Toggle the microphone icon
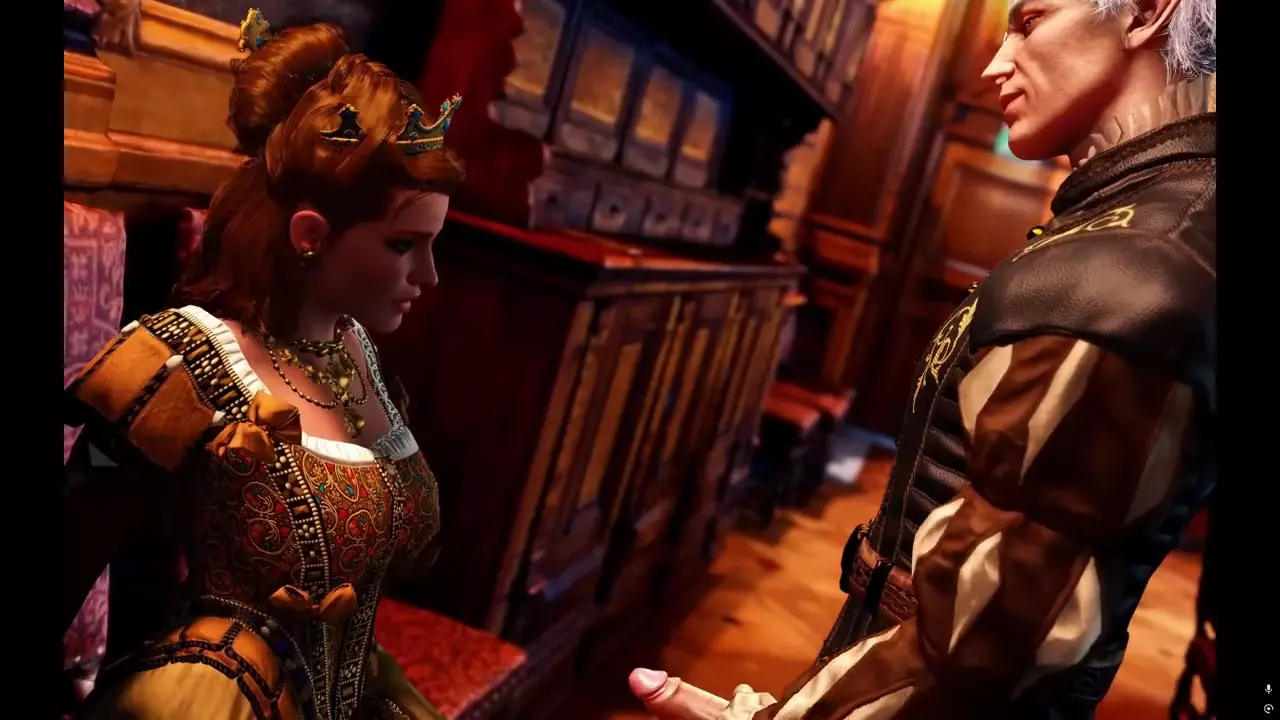 coord(1268,689)
